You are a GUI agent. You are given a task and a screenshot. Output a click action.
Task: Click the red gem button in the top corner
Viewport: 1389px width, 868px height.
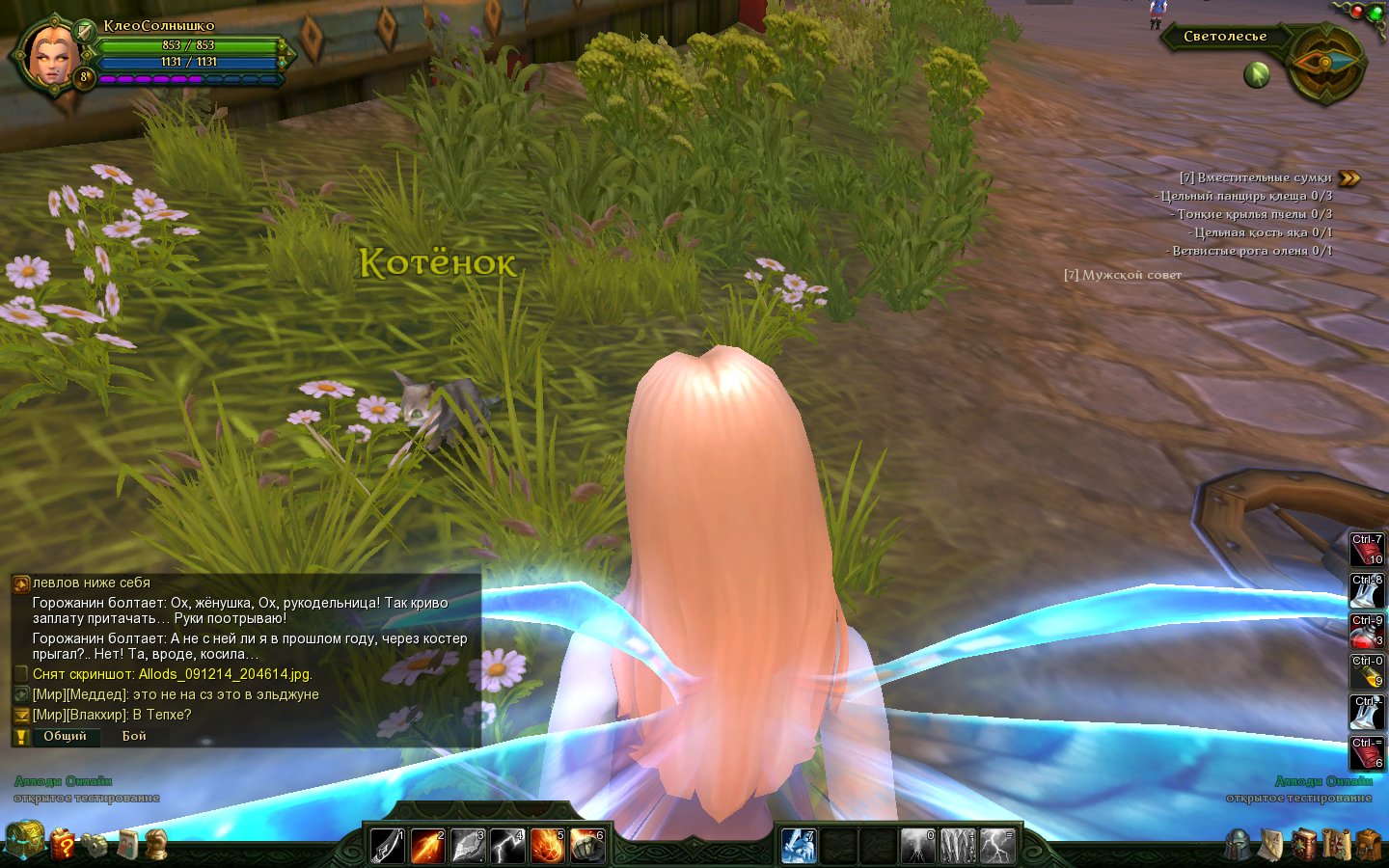click(1357, 12)
